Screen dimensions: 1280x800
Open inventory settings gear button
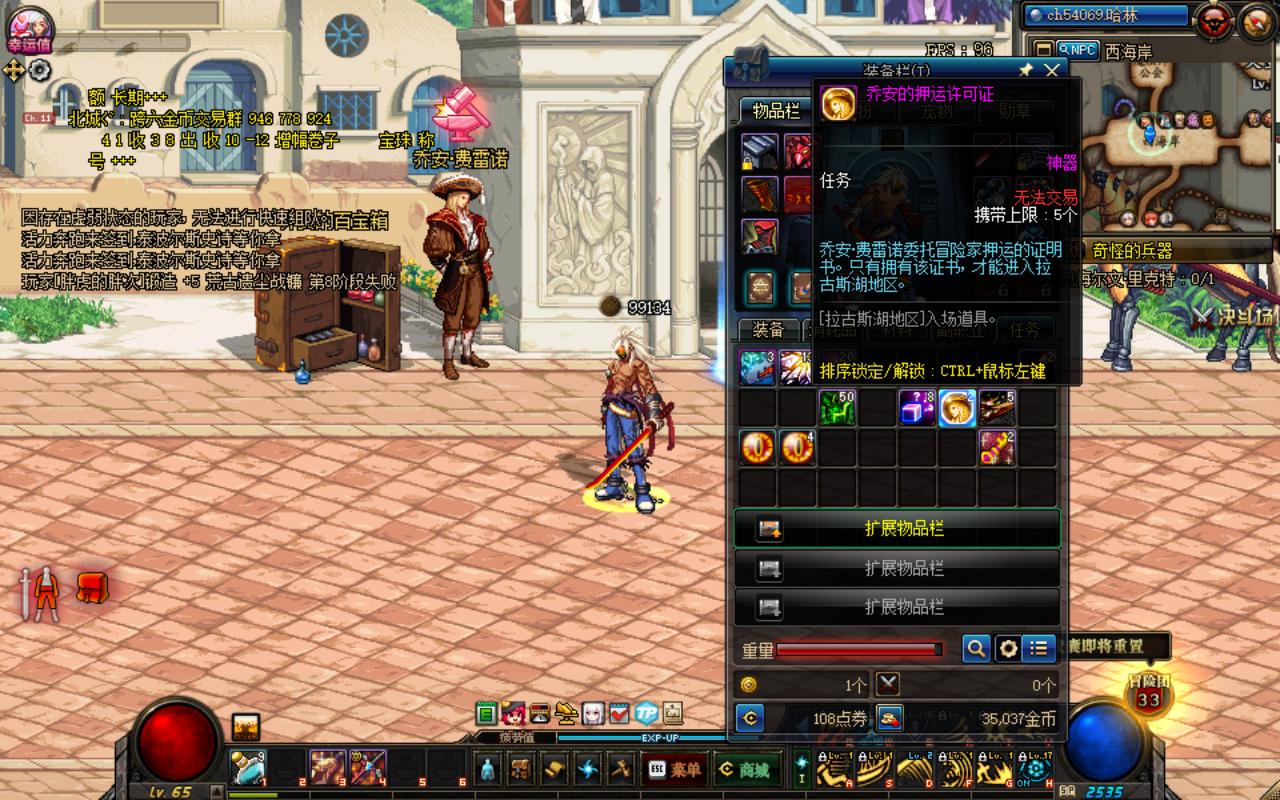point(1008,649)
